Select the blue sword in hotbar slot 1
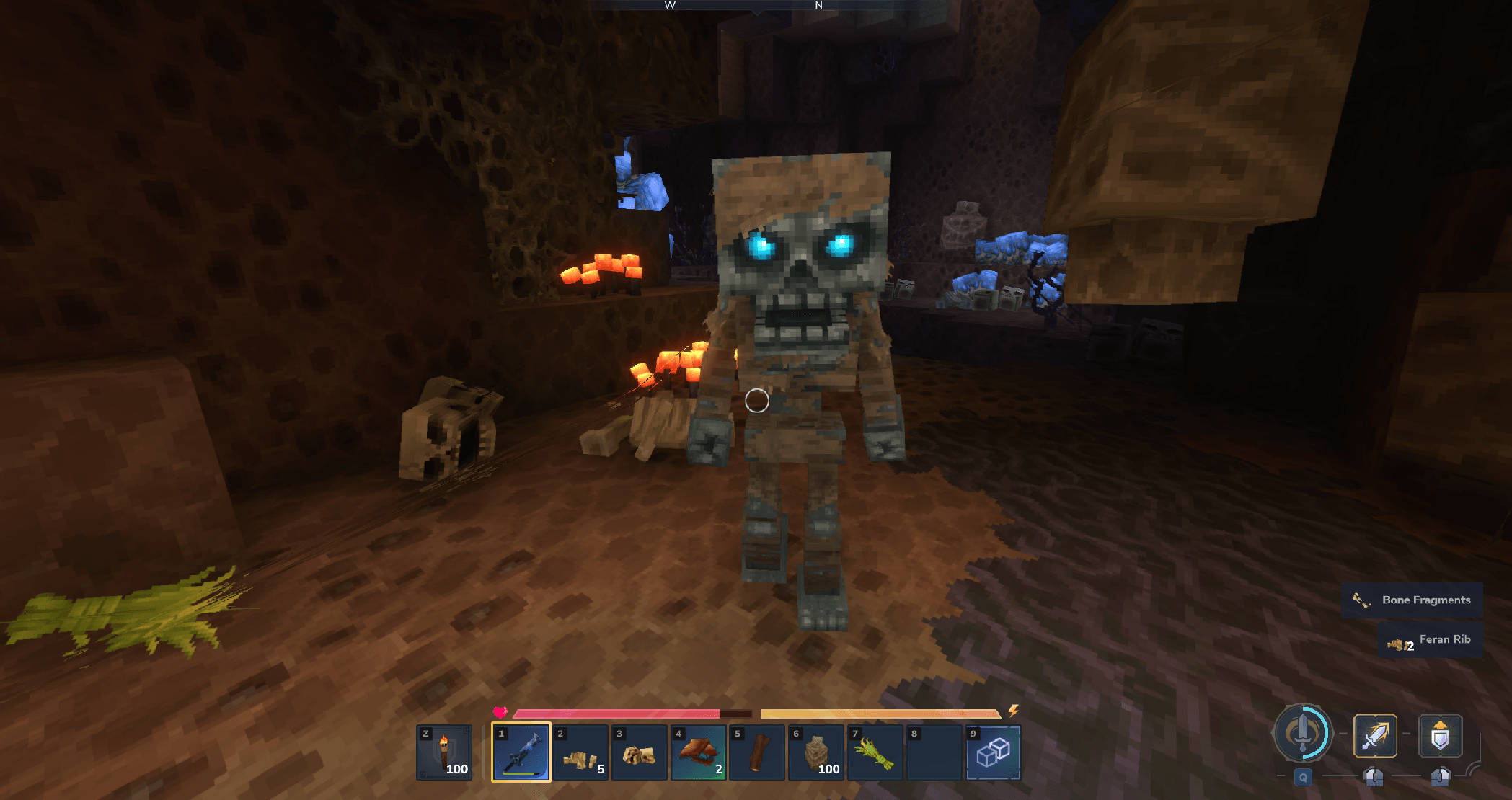 [521, 752]
